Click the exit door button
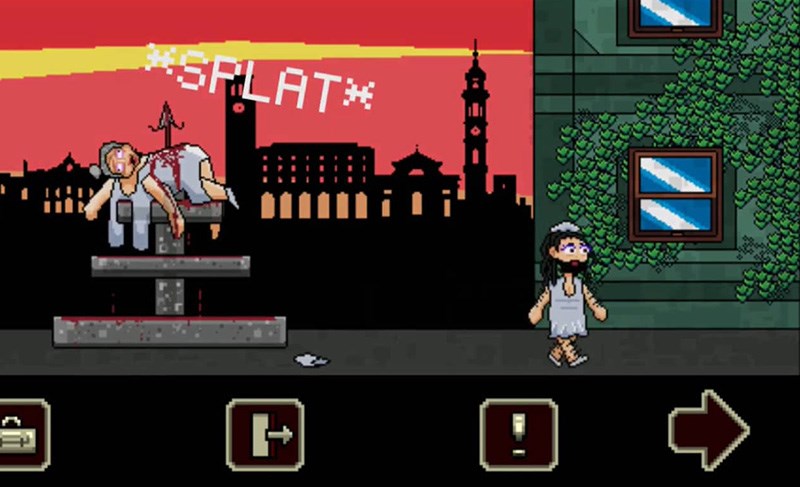800x487 pixels. (x=265, y=434)
